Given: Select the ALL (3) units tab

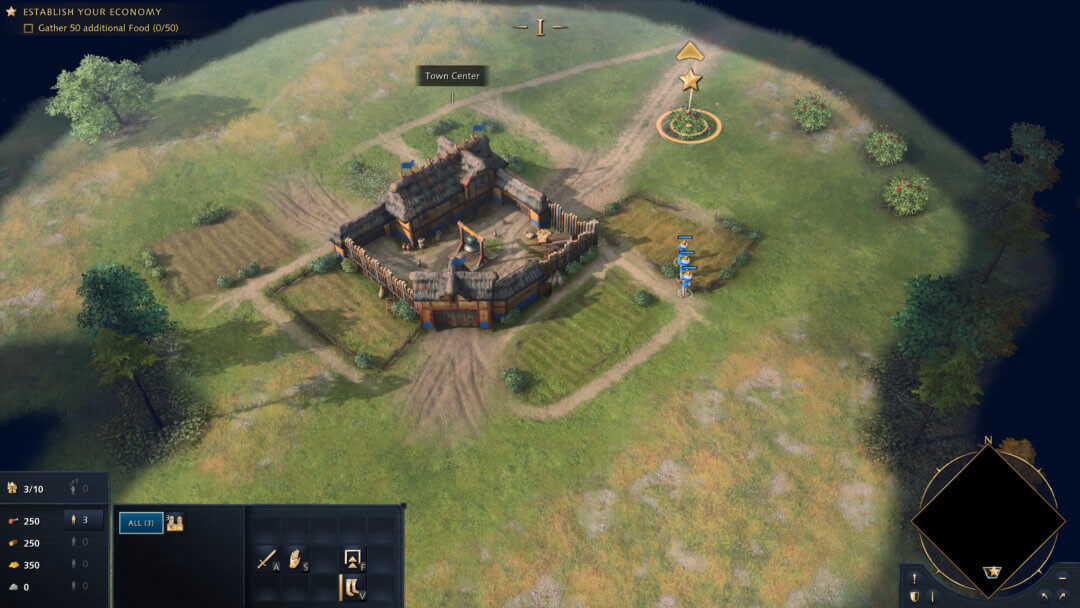Looking at the screenshot, I should point(141,523).
